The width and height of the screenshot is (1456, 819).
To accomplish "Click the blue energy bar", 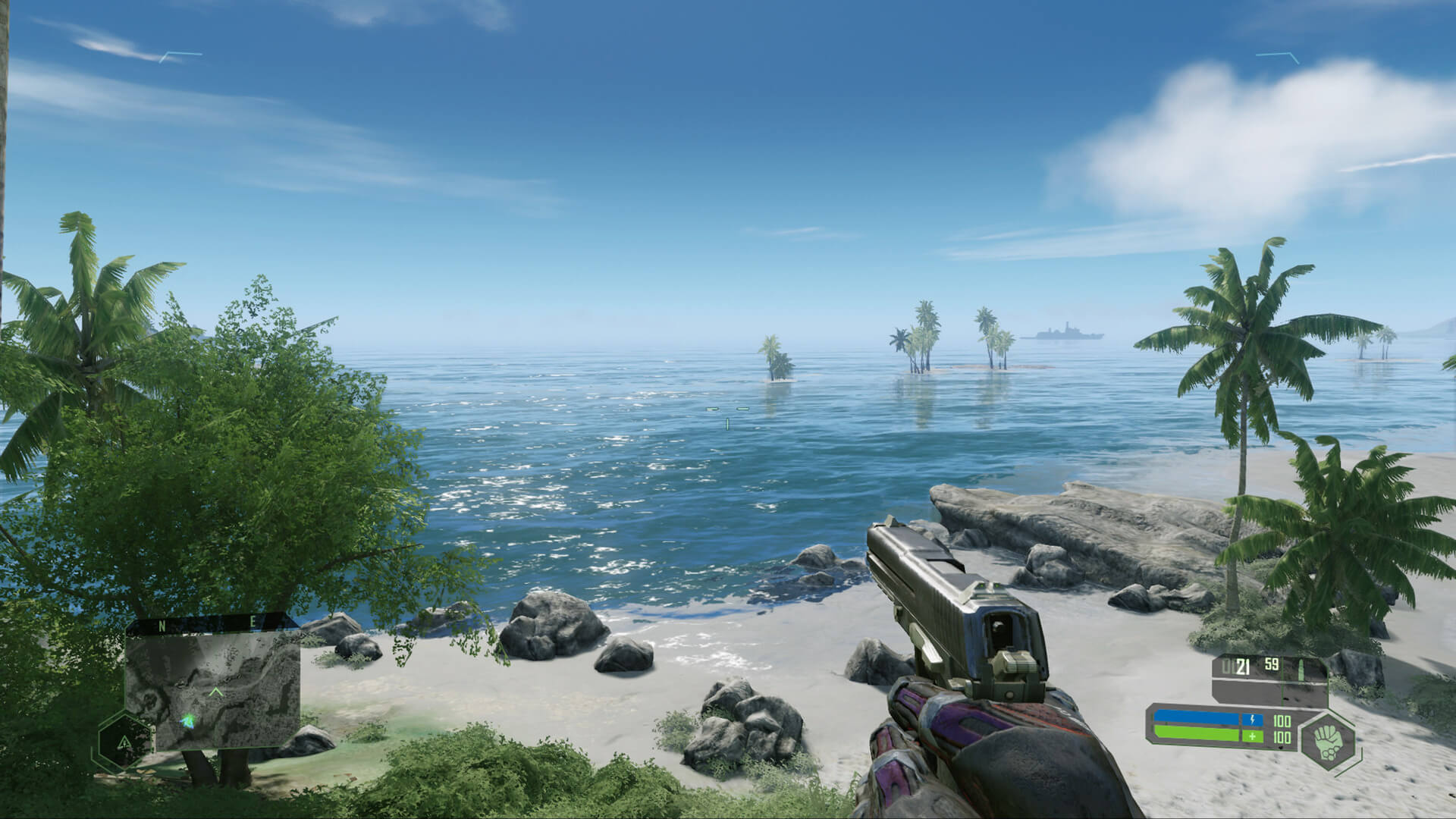I will (x=1195, y=717).
